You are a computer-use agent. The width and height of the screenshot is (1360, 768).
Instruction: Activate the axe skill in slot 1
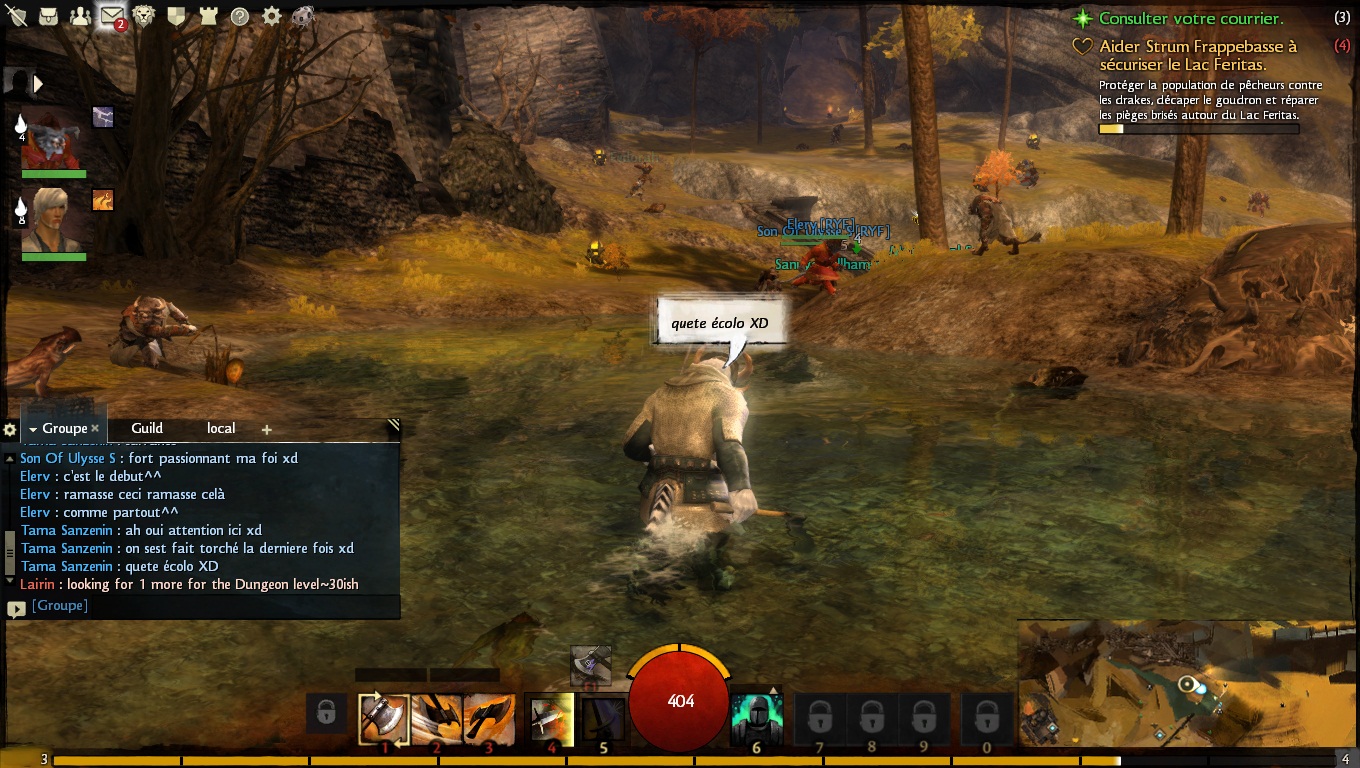[x=384, y=717]
